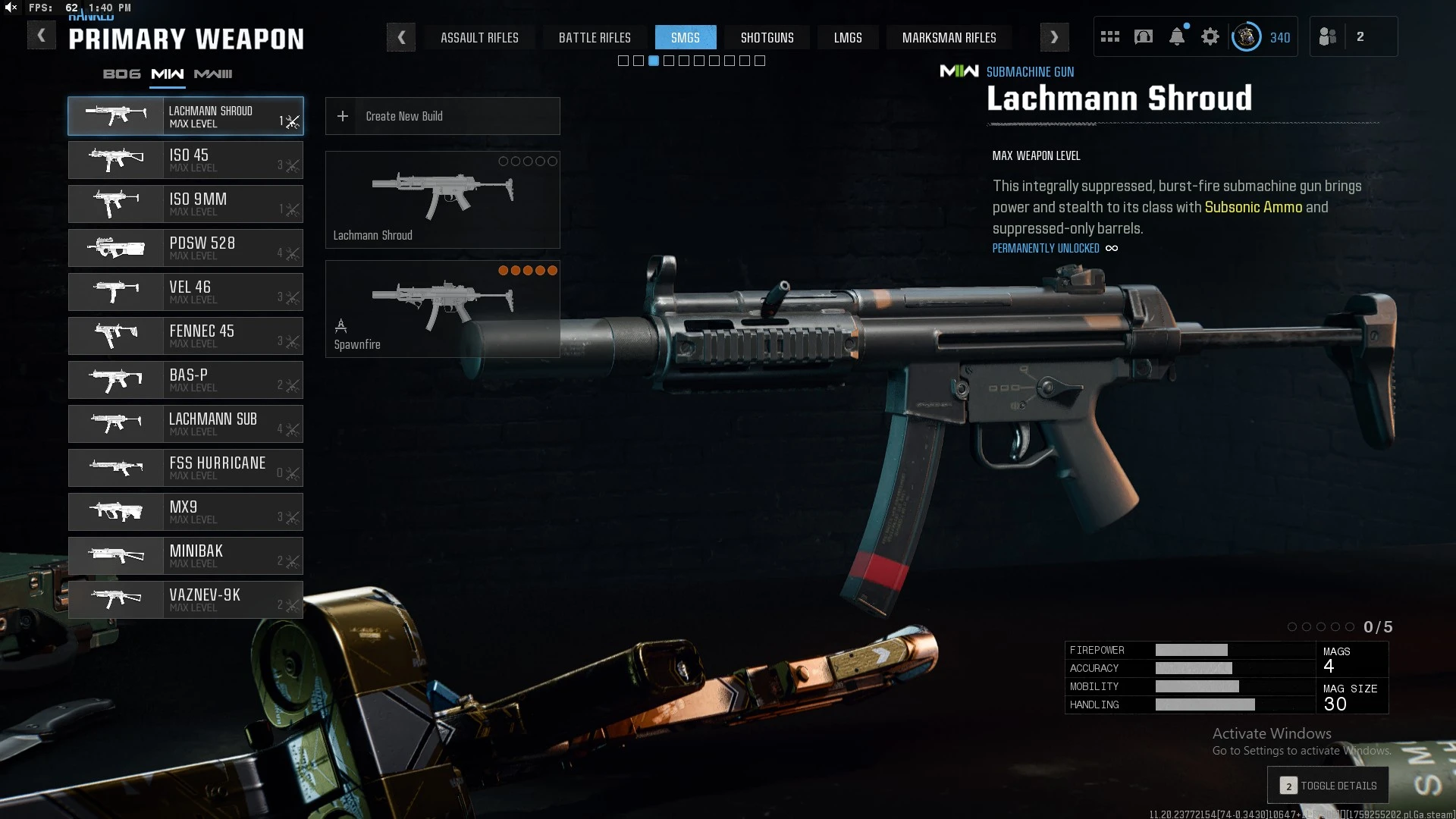Screen dimensions: 1456x819
Task: Select the Shotguns category tab
Action: pos(767,37)
